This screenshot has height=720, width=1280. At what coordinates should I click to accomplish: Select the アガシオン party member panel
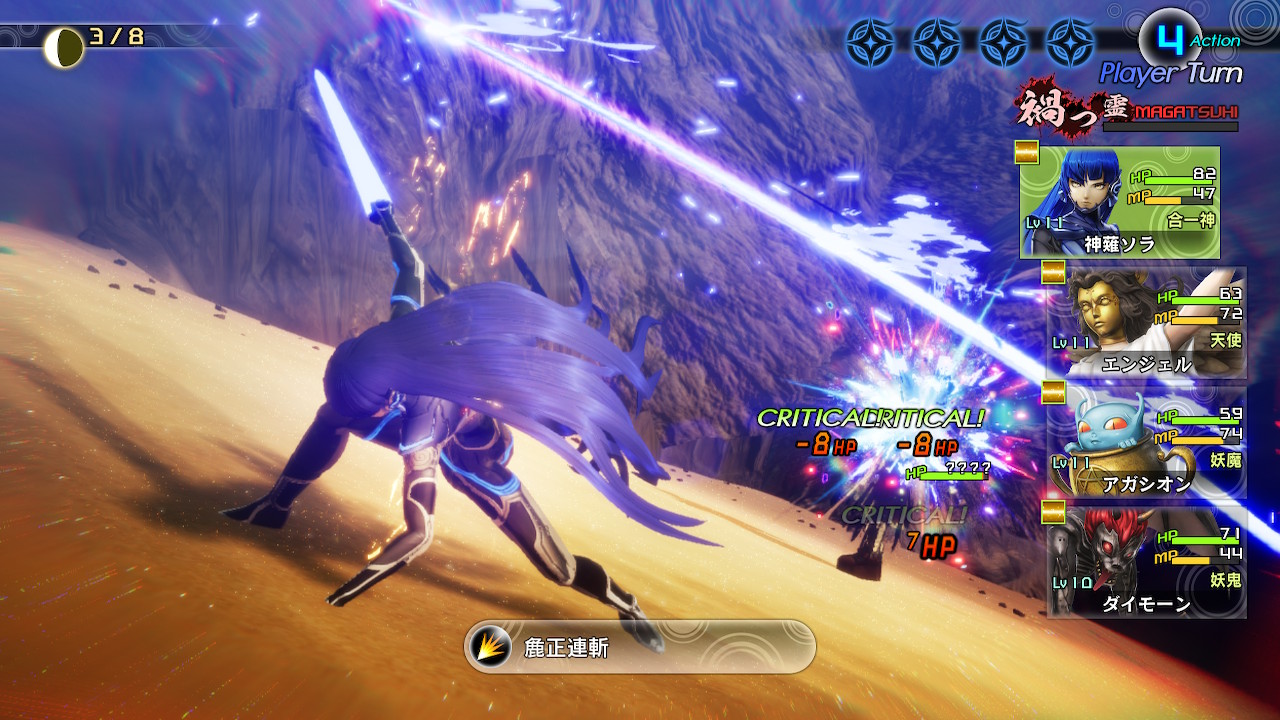1146,443
